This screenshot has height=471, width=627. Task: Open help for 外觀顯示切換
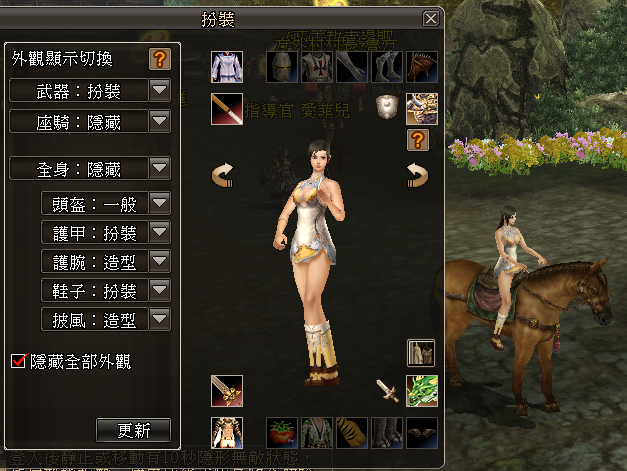160,59
